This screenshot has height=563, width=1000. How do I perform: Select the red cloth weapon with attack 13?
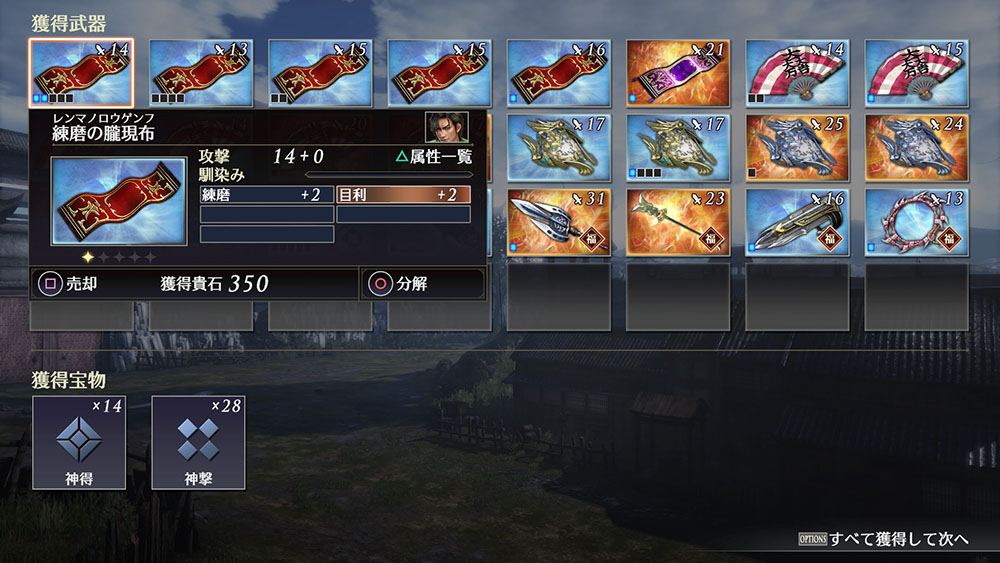pos(200,73)
